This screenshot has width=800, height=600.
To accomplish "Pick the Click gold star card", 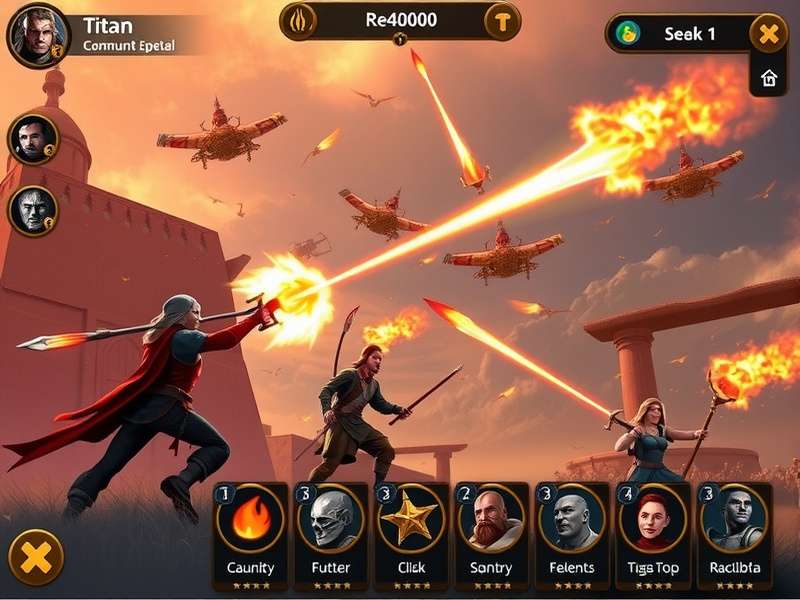I will point(411,532).
